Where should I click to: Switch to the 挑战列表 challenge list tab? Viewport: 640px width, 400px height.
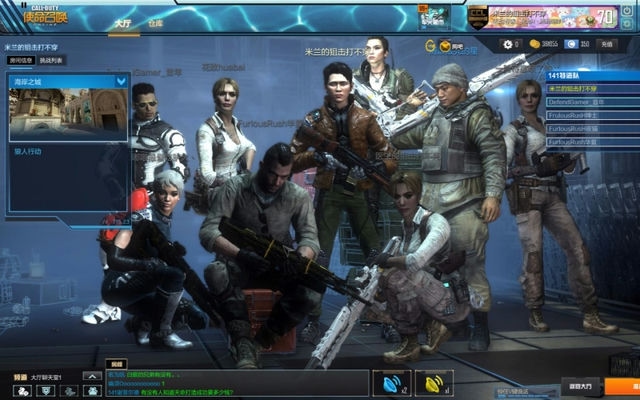coord(51,60)
